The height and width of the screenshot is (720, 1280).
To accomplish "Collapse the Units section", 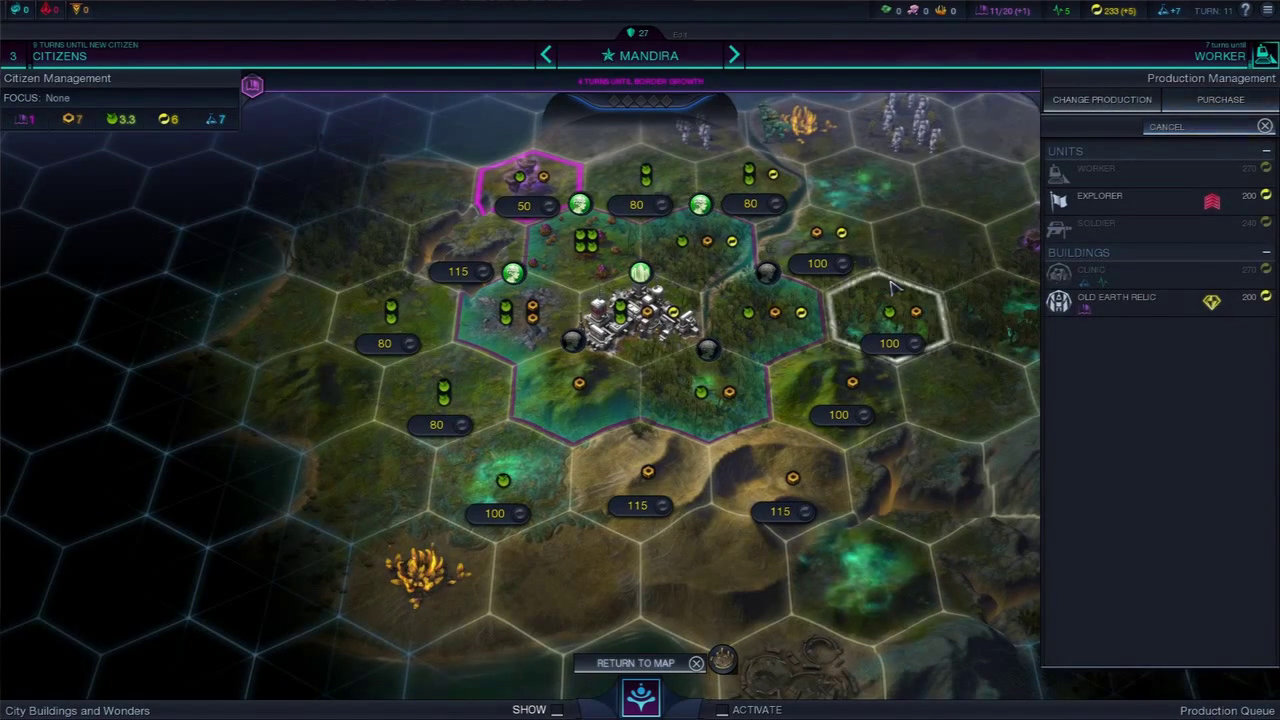I will pos(1266,152).
